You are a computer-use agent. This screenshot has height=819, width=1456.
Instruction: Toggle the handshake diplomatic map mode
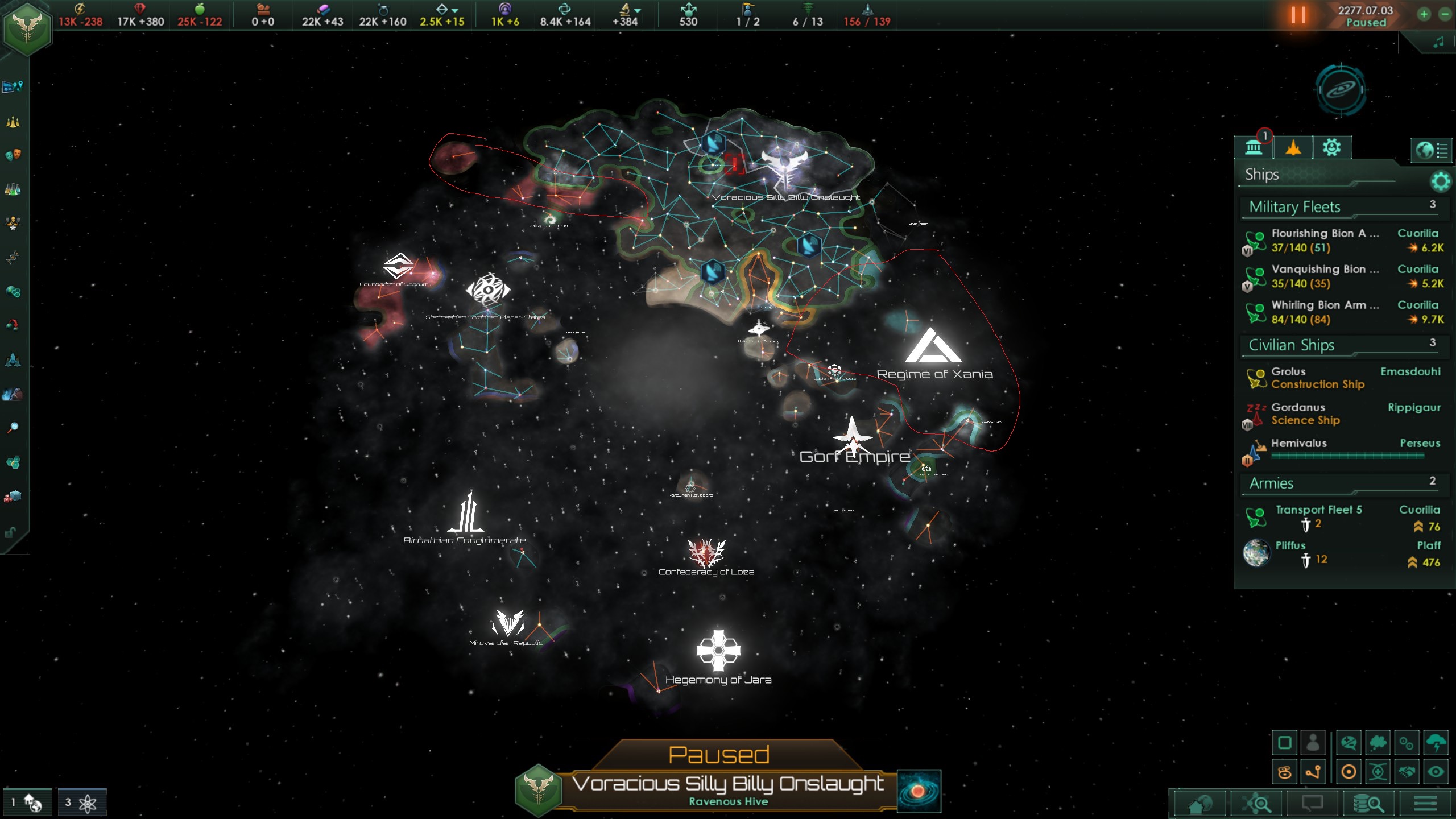tap(1407, 772)
